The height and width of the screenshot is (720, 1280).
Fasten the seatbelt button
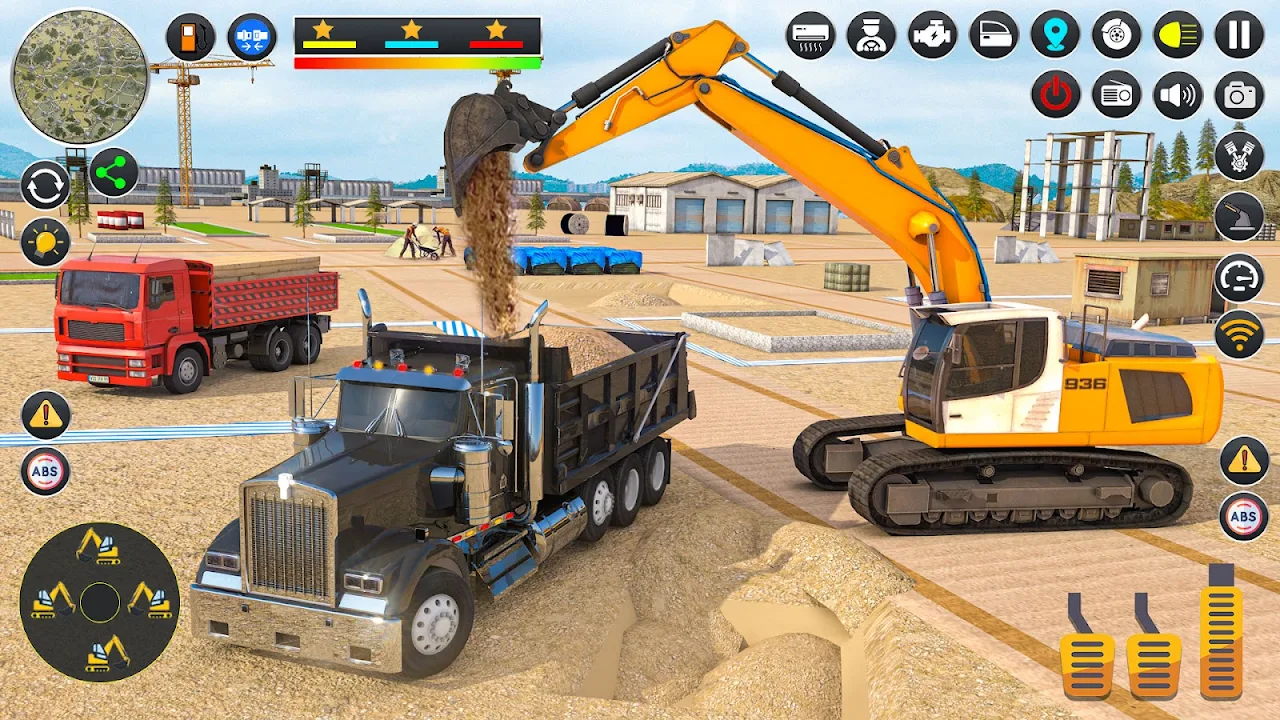(252, 37)
